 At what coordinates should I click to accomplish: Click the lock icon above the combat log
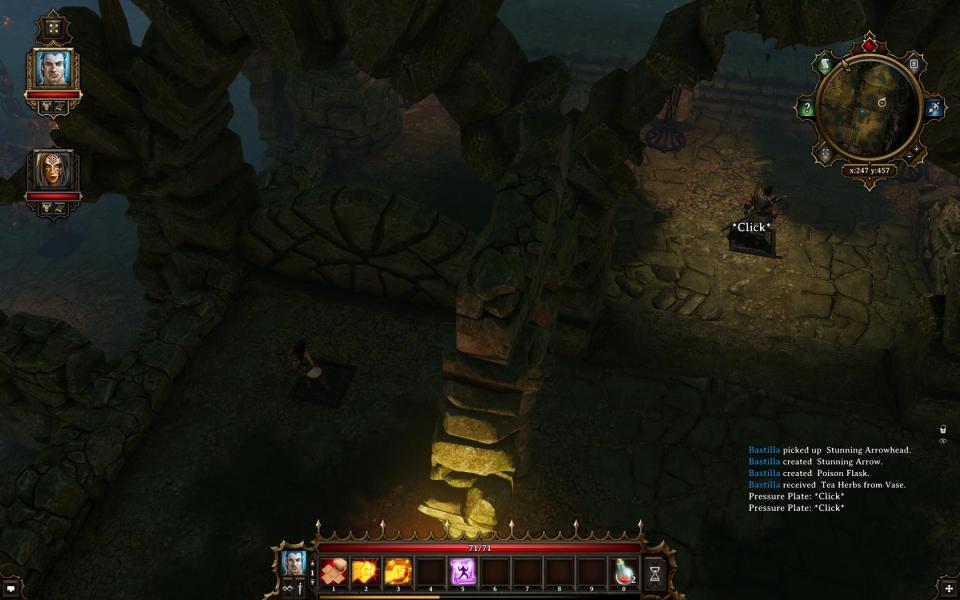tap(942, 429)
